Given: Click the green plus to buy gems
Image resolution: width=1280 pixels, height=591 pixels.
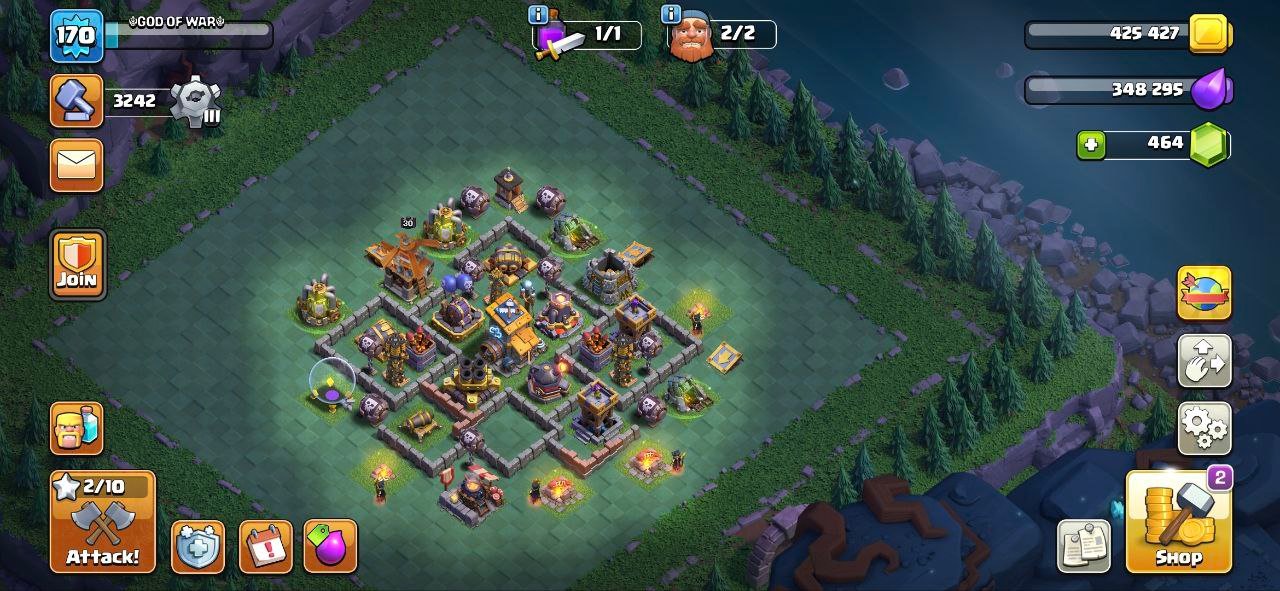Looking at the screenshot, I should pyautogui.click(x=1091, y=145).
